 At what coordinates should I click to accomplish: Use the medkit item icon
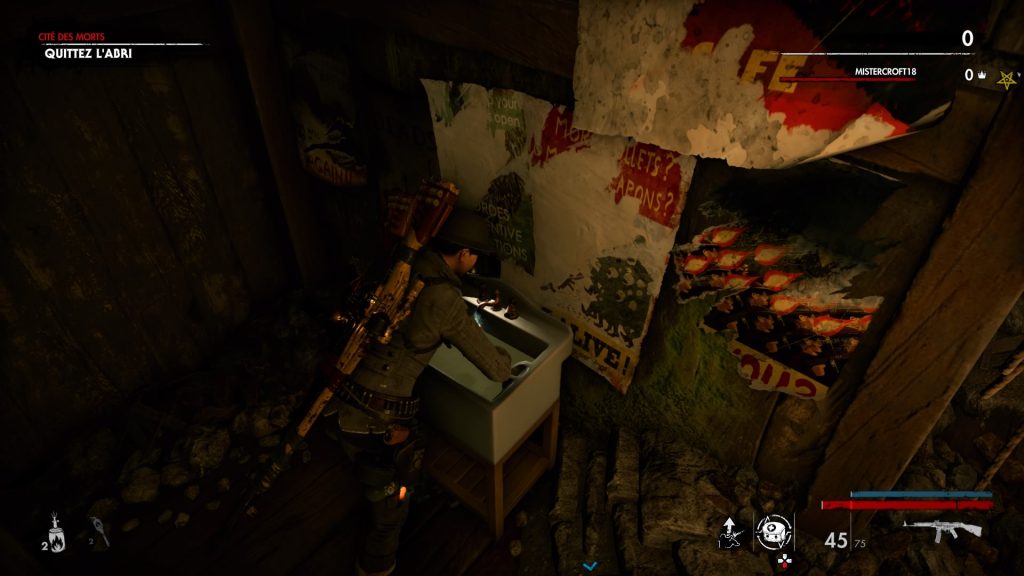773,530
